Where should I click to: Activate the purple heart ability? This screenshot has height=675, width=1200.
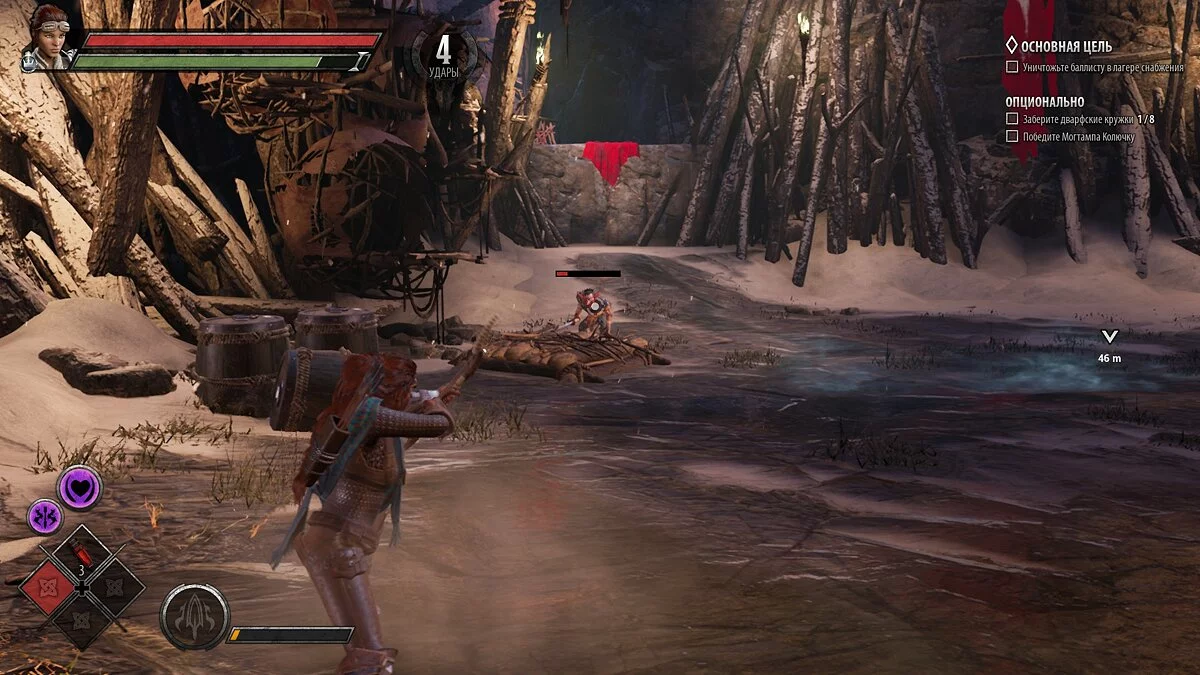[79, 487]
